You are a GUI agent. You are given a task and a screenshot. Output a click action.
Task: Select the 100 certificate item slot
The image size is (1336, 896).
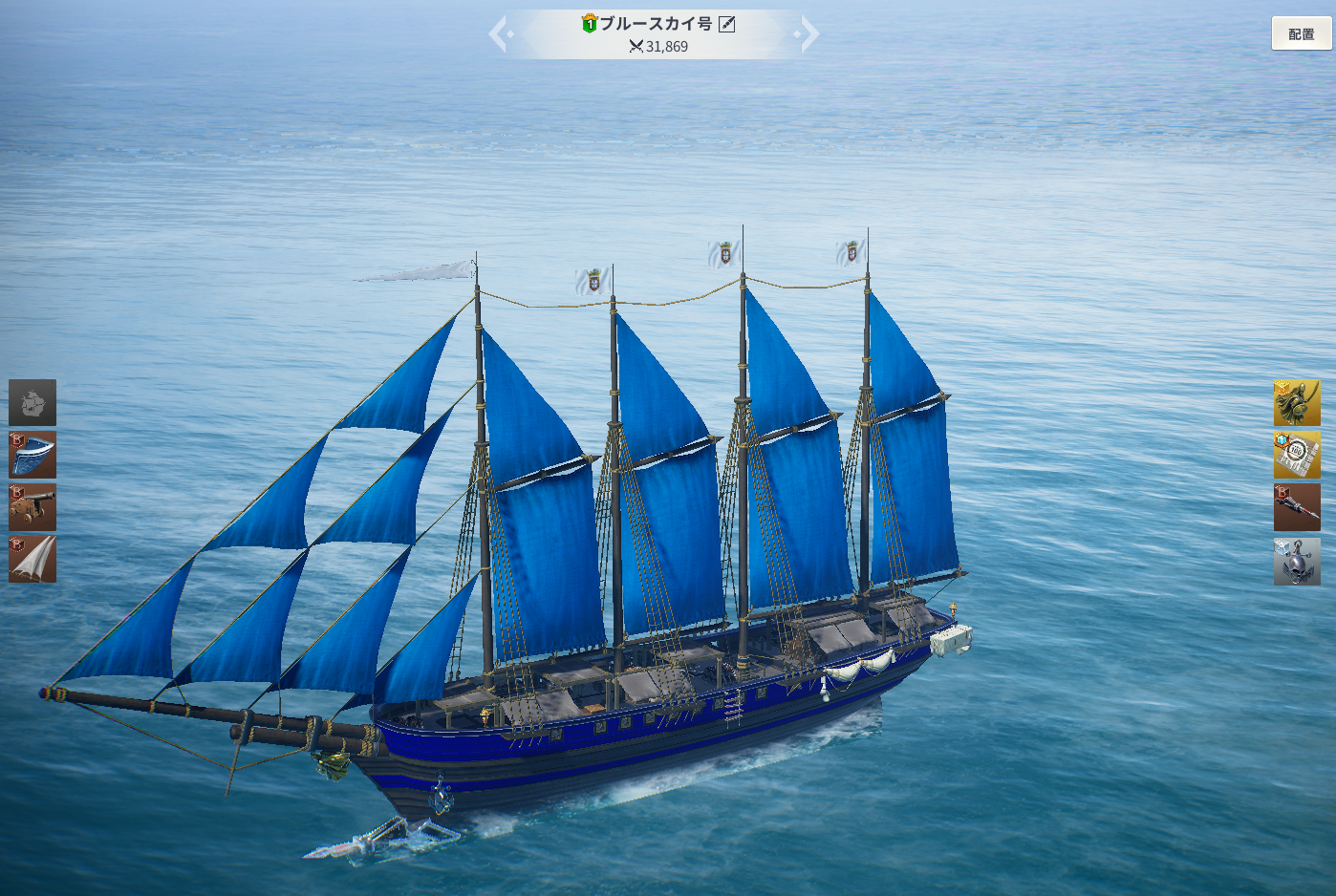[x=1297, y=455]
